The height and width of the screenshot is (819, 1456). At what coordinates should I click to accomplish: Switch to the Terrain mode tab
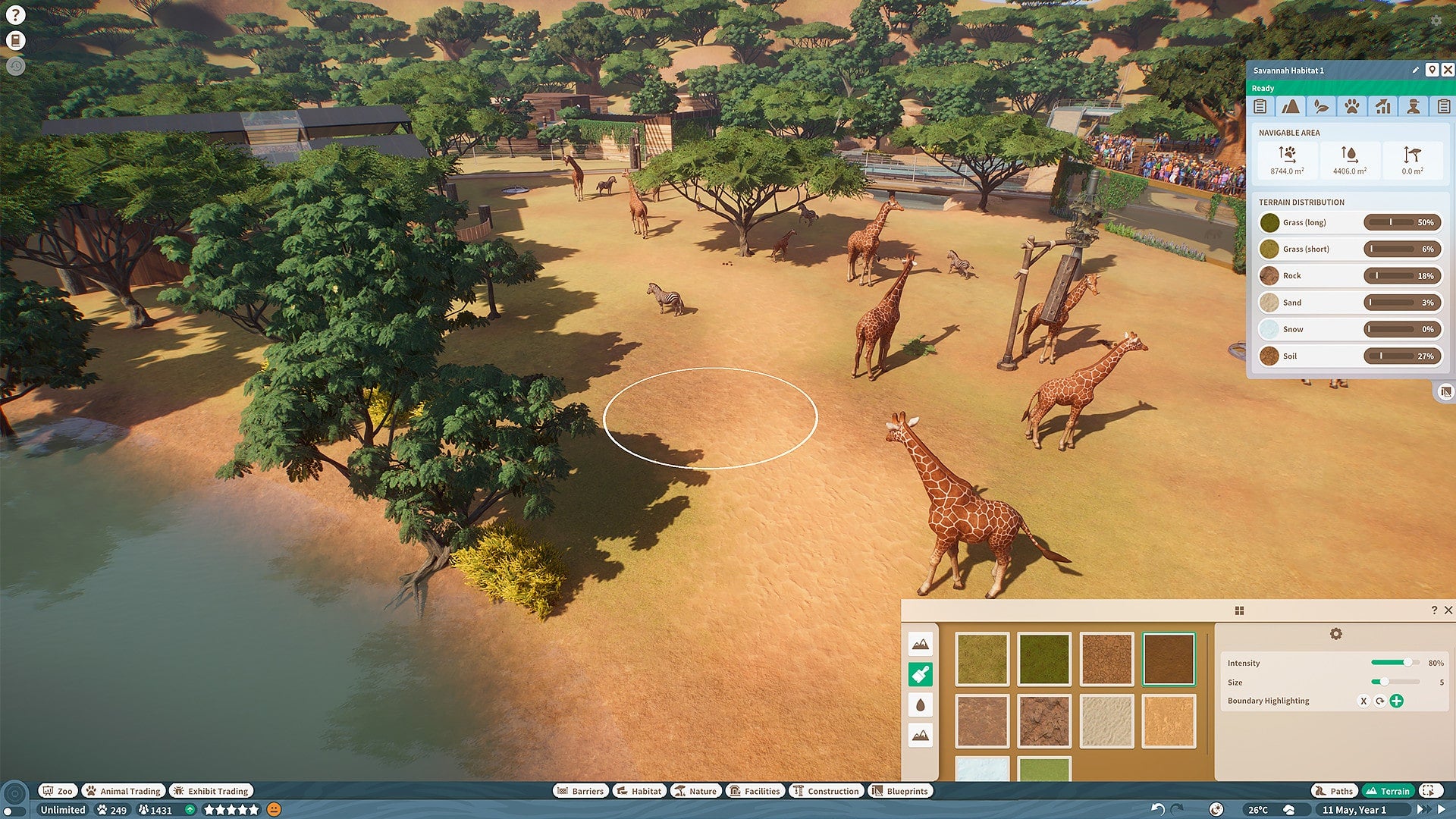click(1388, 791)
